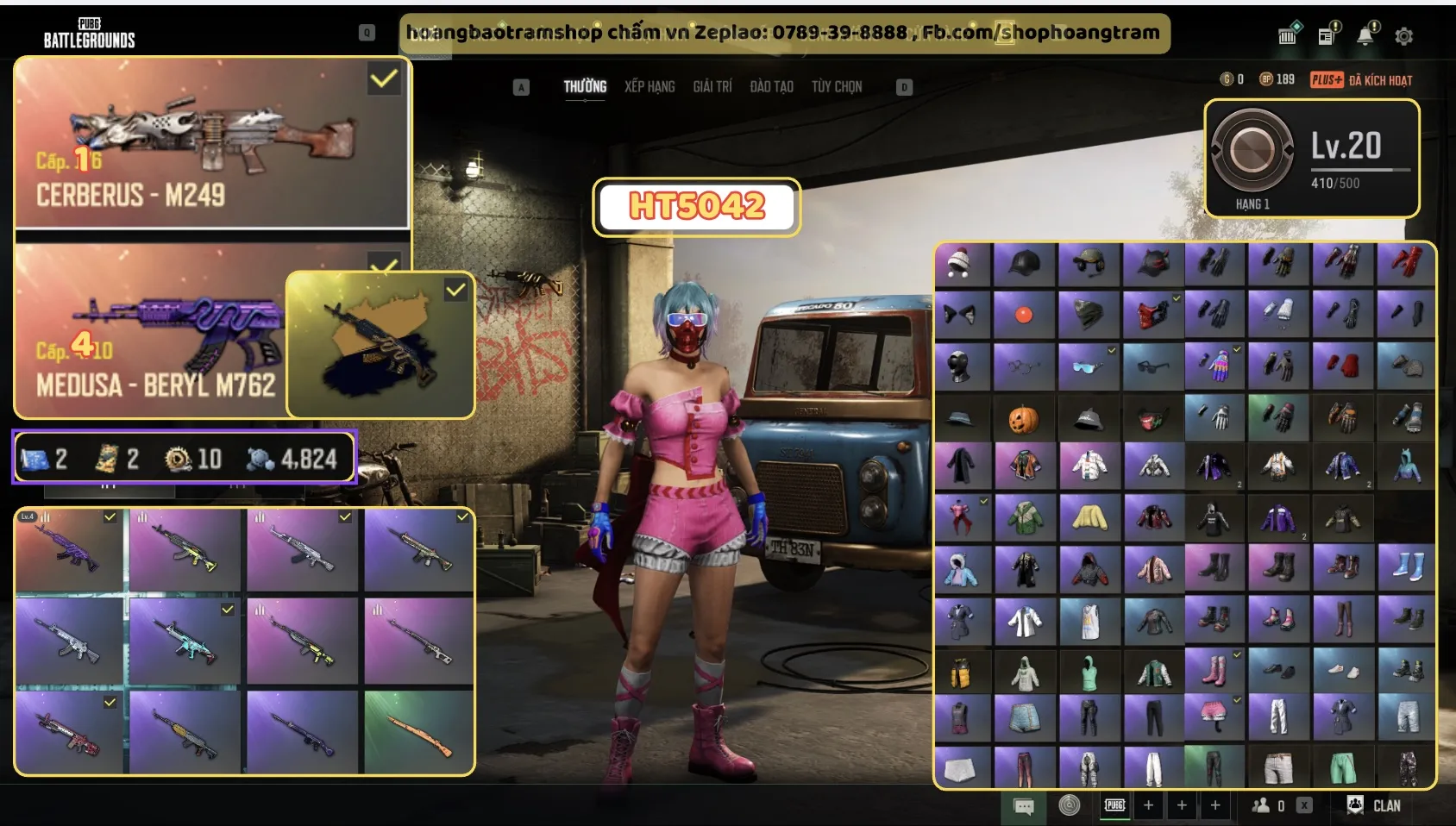Click the Lv.20 survival mastery badge
Screen dimensions: 1456x826
[x=1311, y=159]
